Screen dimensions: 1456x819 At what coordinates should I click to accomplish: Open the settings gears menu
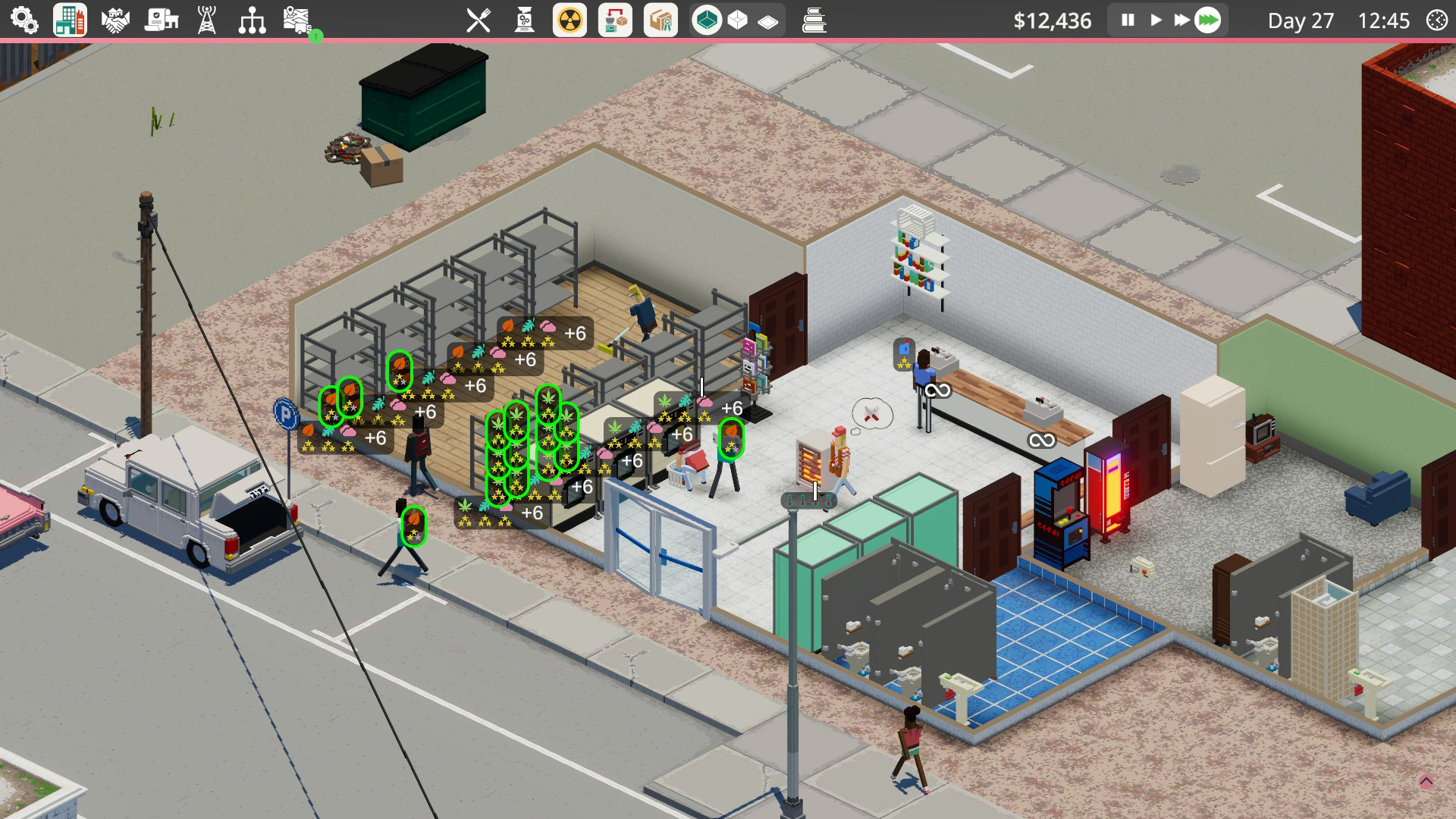point(24,20)
